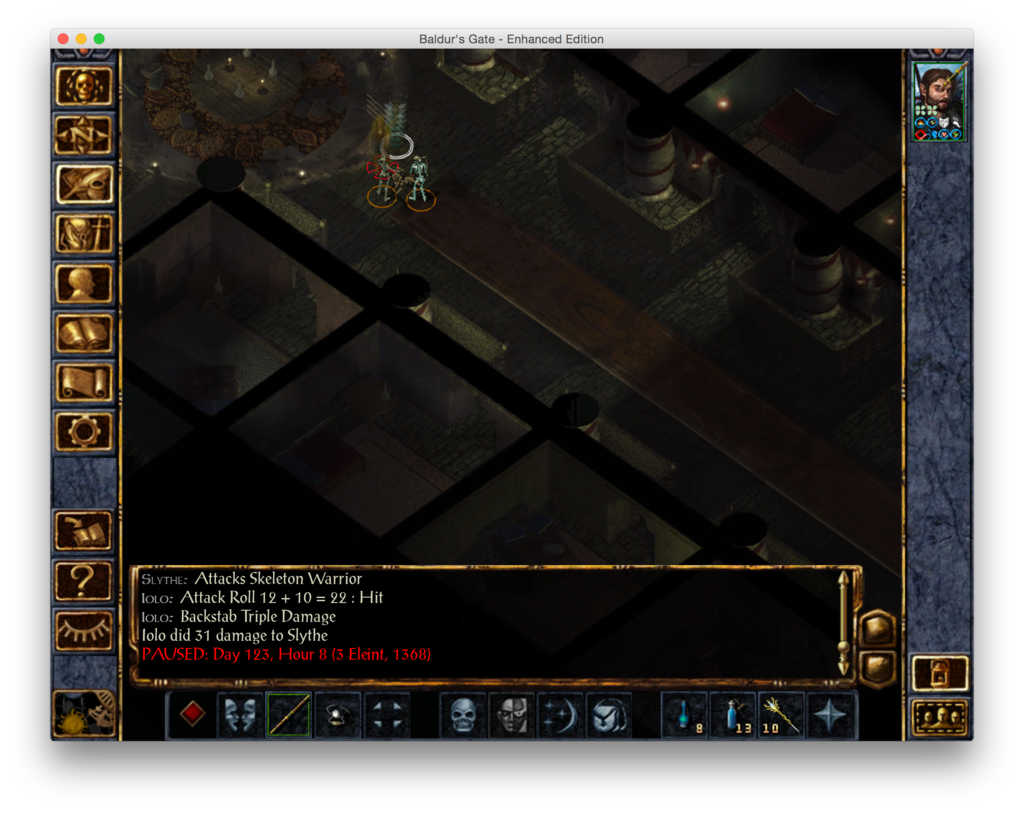Open the mage spellbook

point(83,333)
